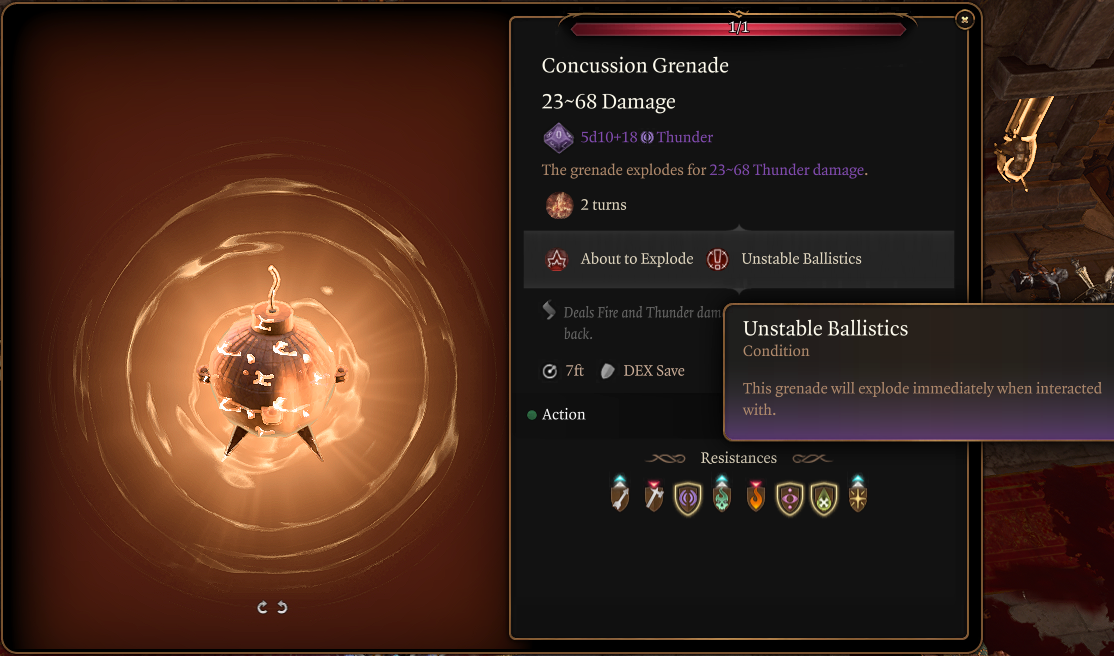
Task: Click the purple 5d10+18 damage dice icon
Action: coord(558,137)
